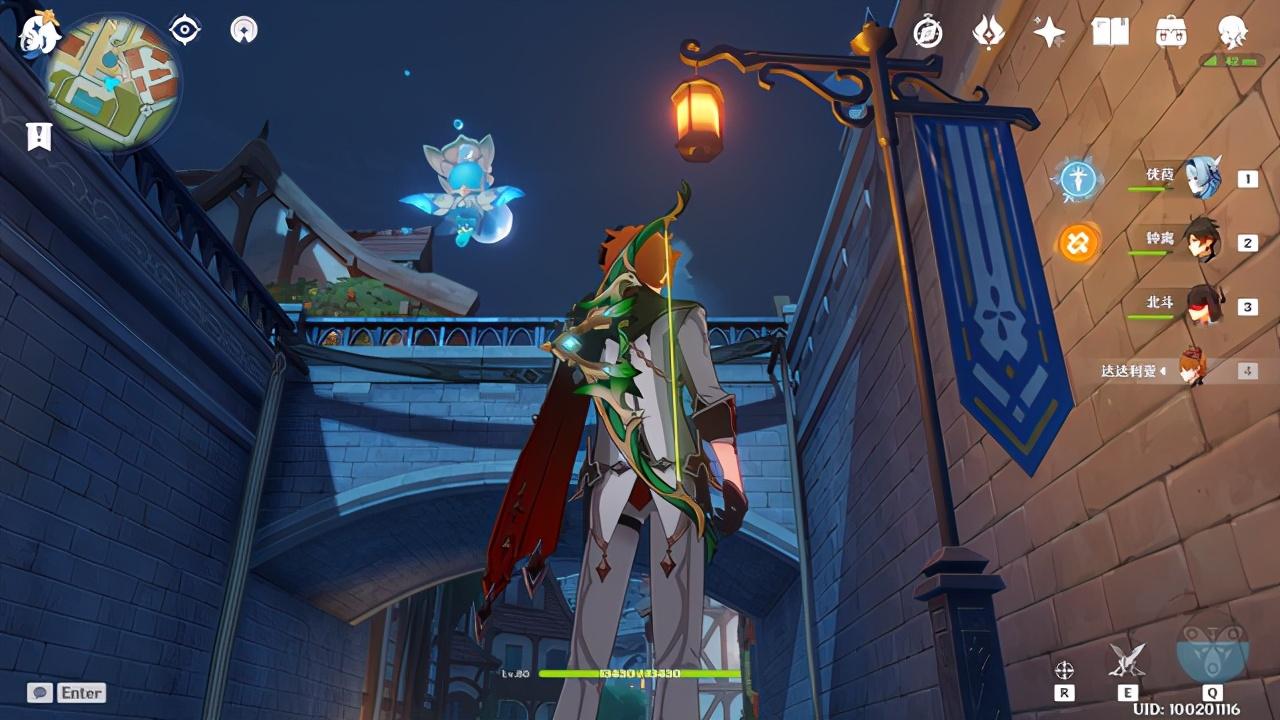Open the backpack inventory
The height and width of the screenshot is (720, 1280).
click(1171, 33)
